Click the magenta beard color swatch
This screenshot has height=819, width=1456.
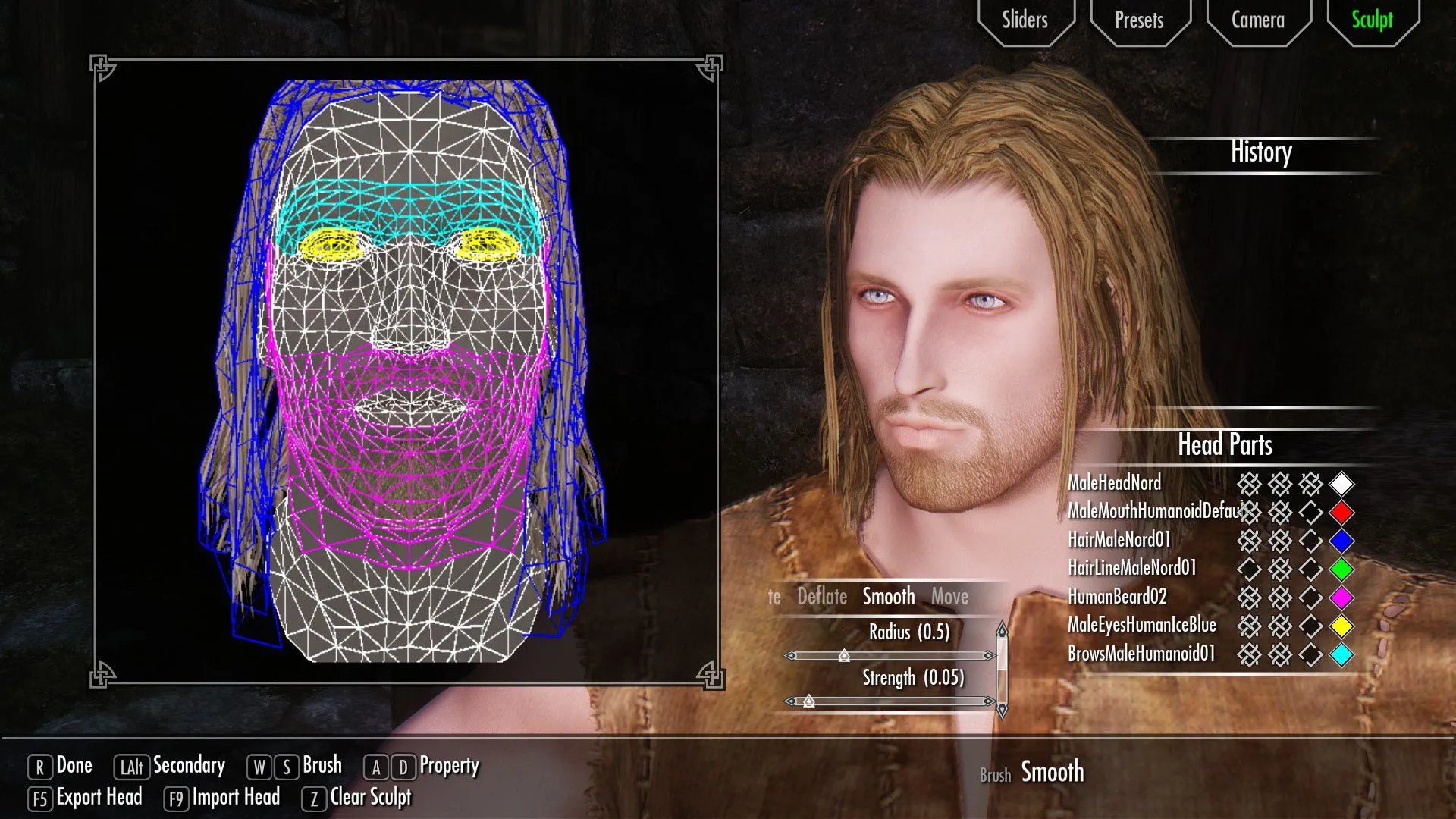(x=1341, y=598)
